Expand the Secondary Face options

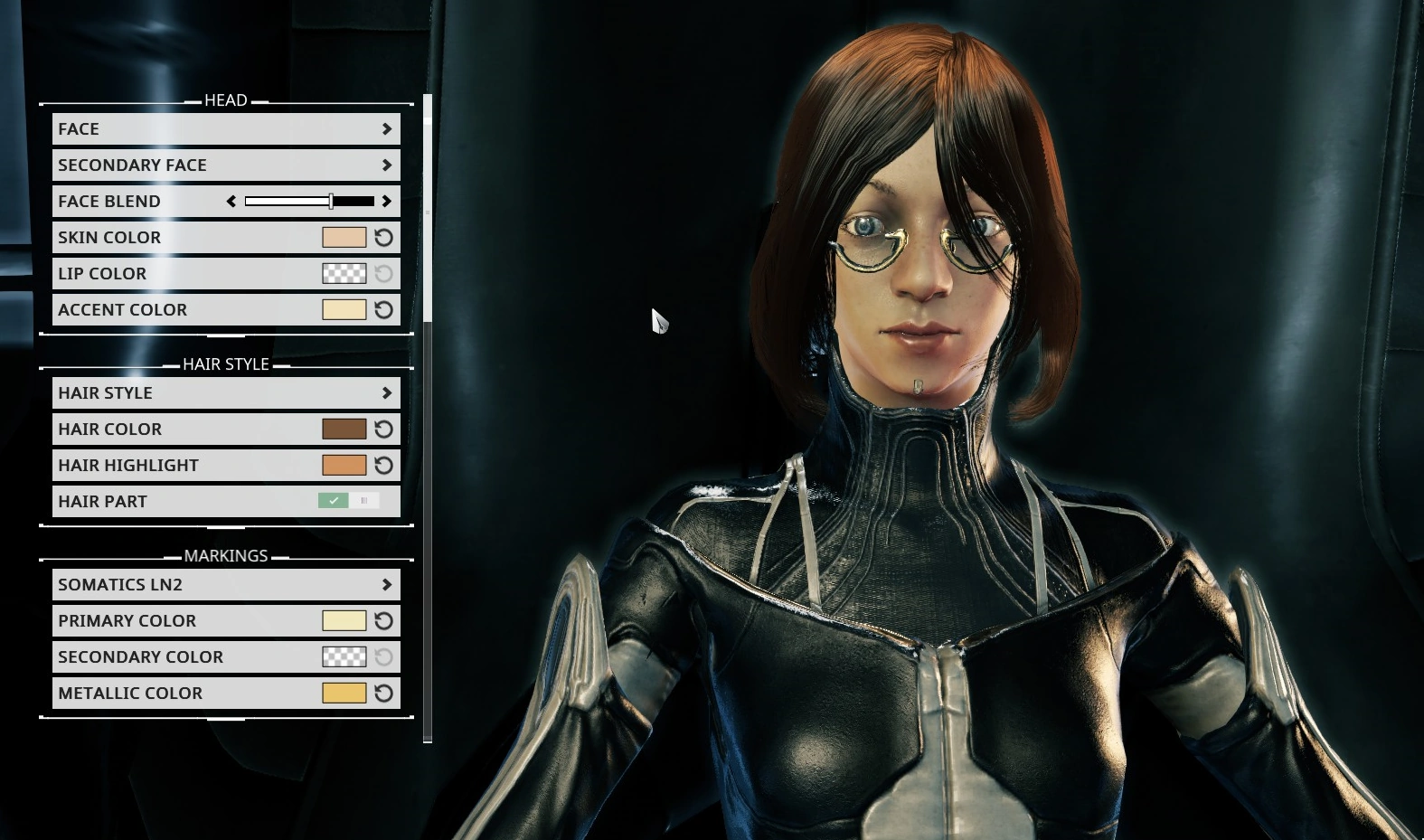tap(226, 165)
